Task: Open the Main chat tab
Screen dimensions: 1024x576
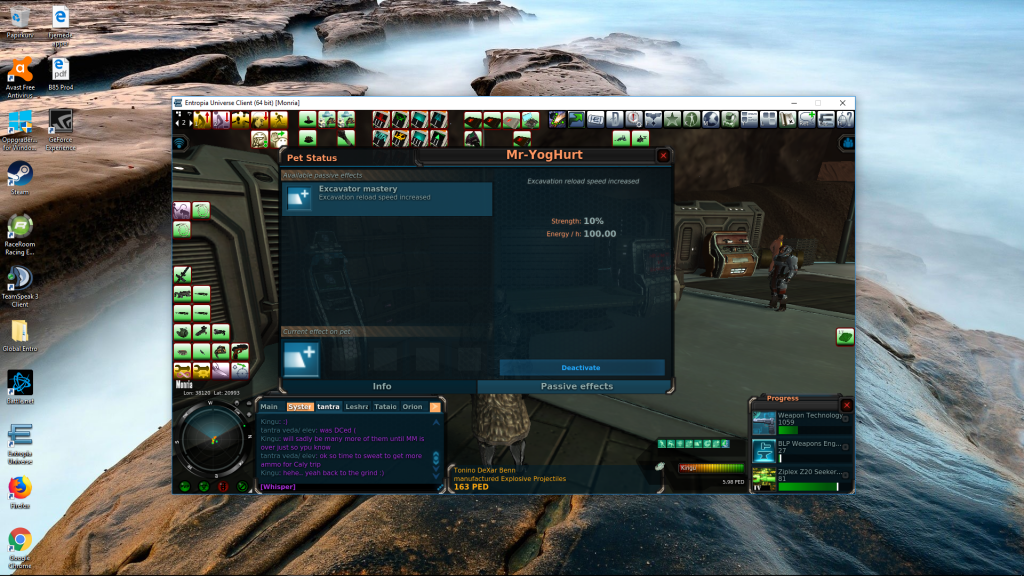Action: tap(269, 407)
